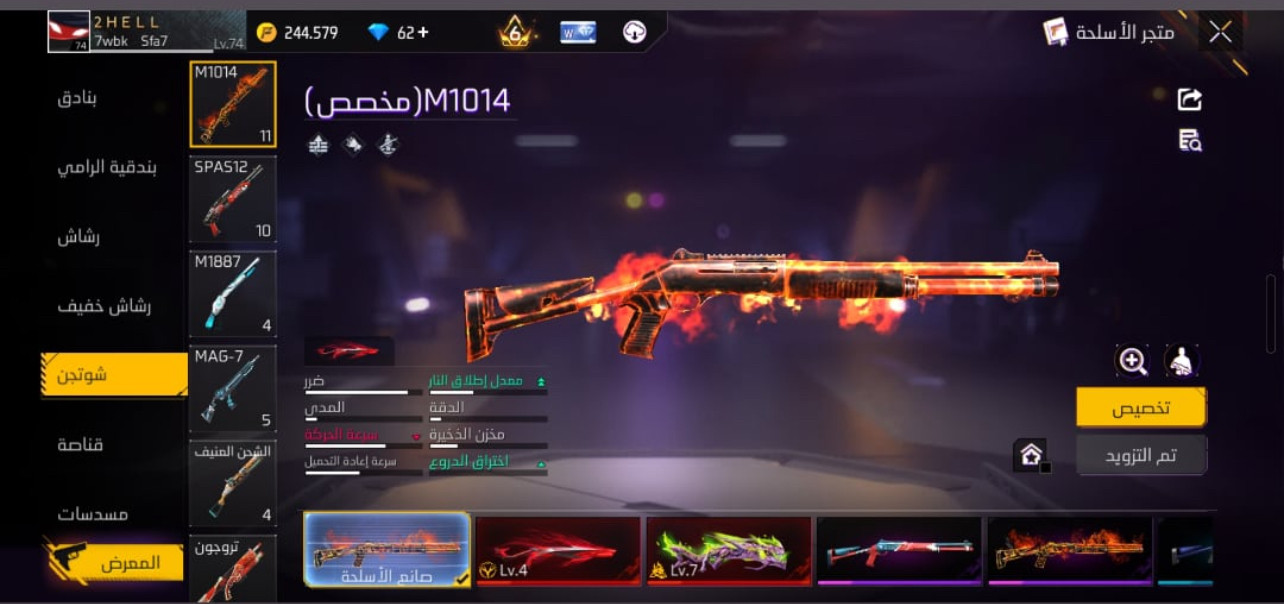The image size is (1284, 604).
Task: Zoom in with the magnifier icon
Action: coord(1132,361)
